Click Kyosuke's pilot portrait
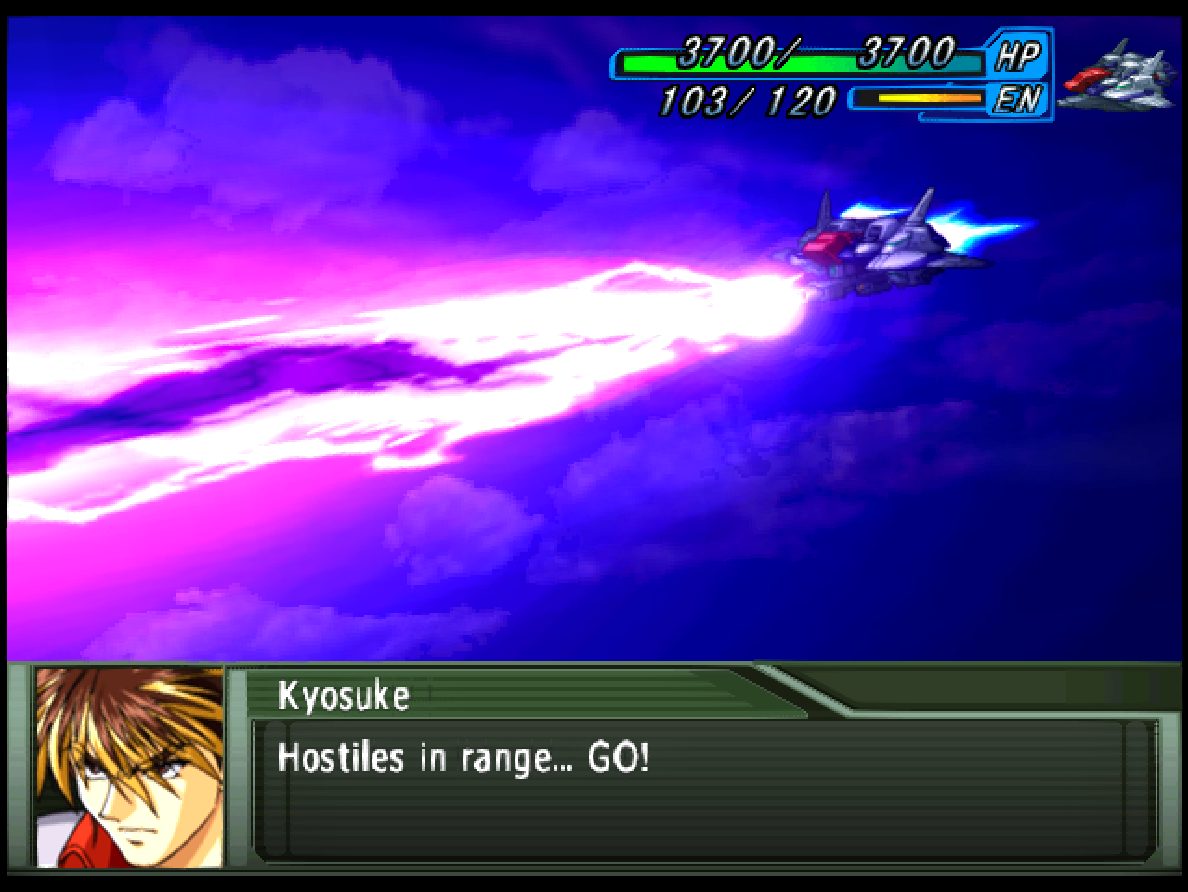 pos(129,767)
